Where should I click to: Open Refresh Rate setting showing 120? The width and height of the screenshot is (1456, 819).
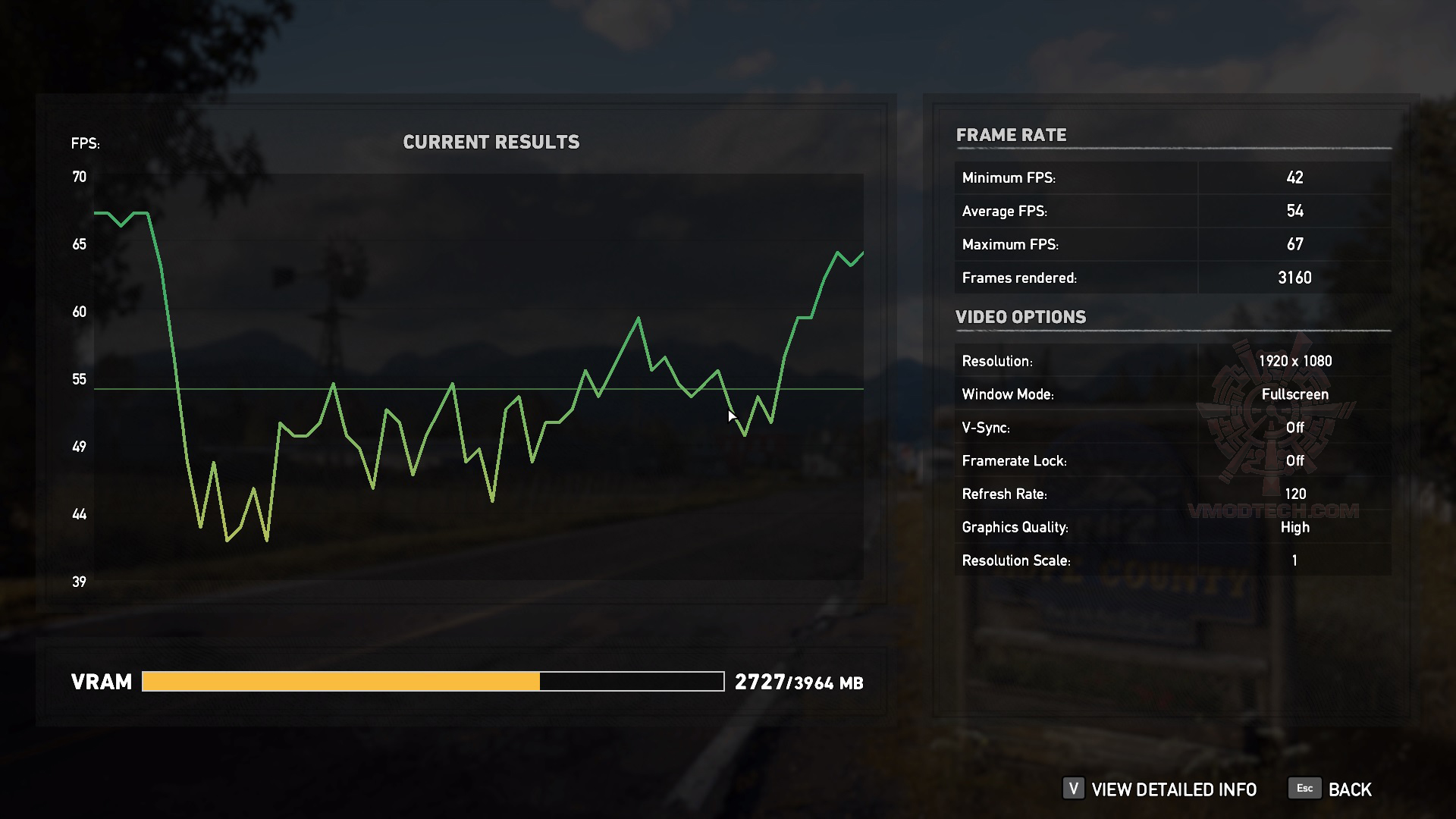[1294, 493]
